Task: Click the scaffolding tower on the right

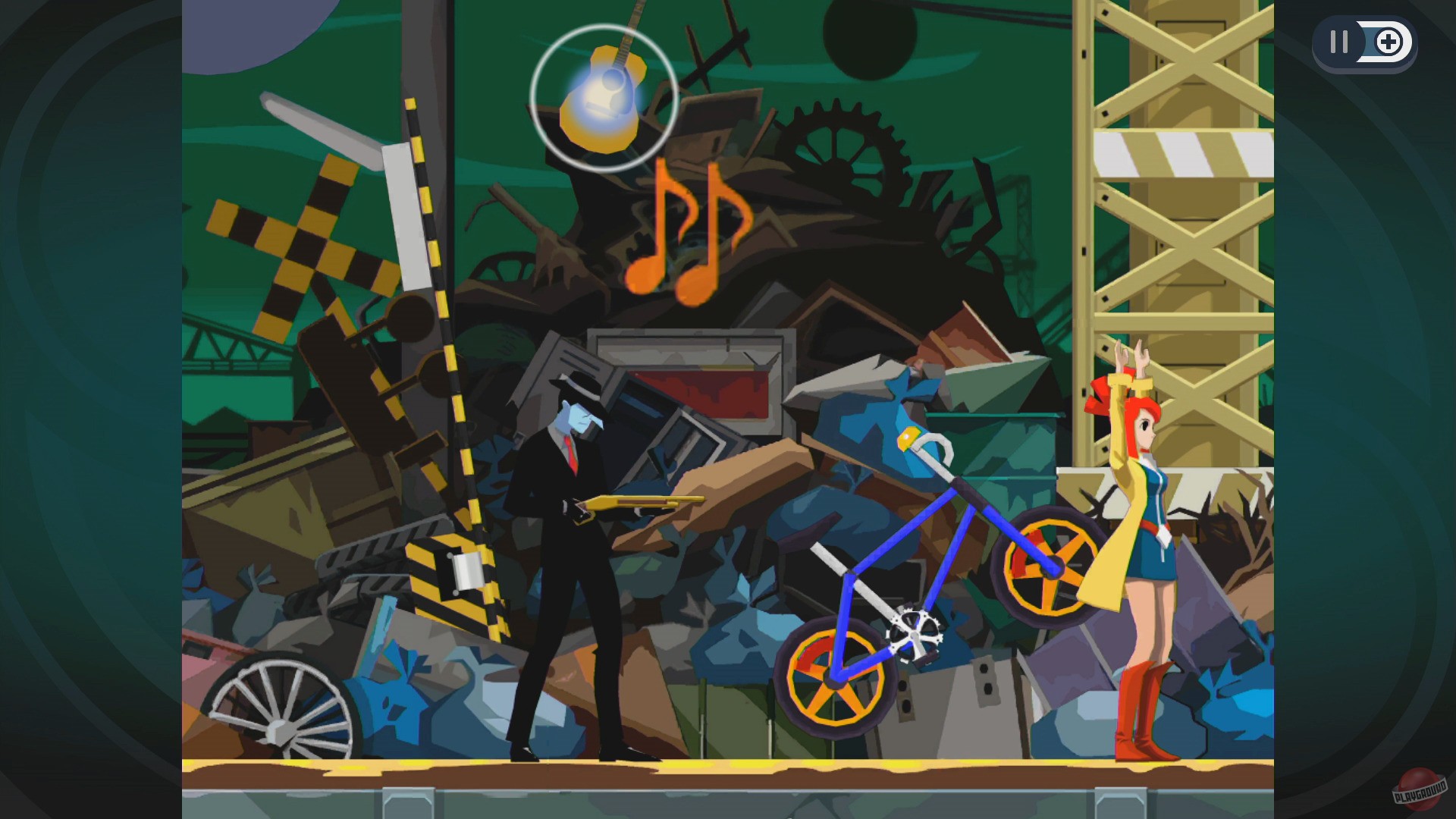Action: (x=1183, y=227)
